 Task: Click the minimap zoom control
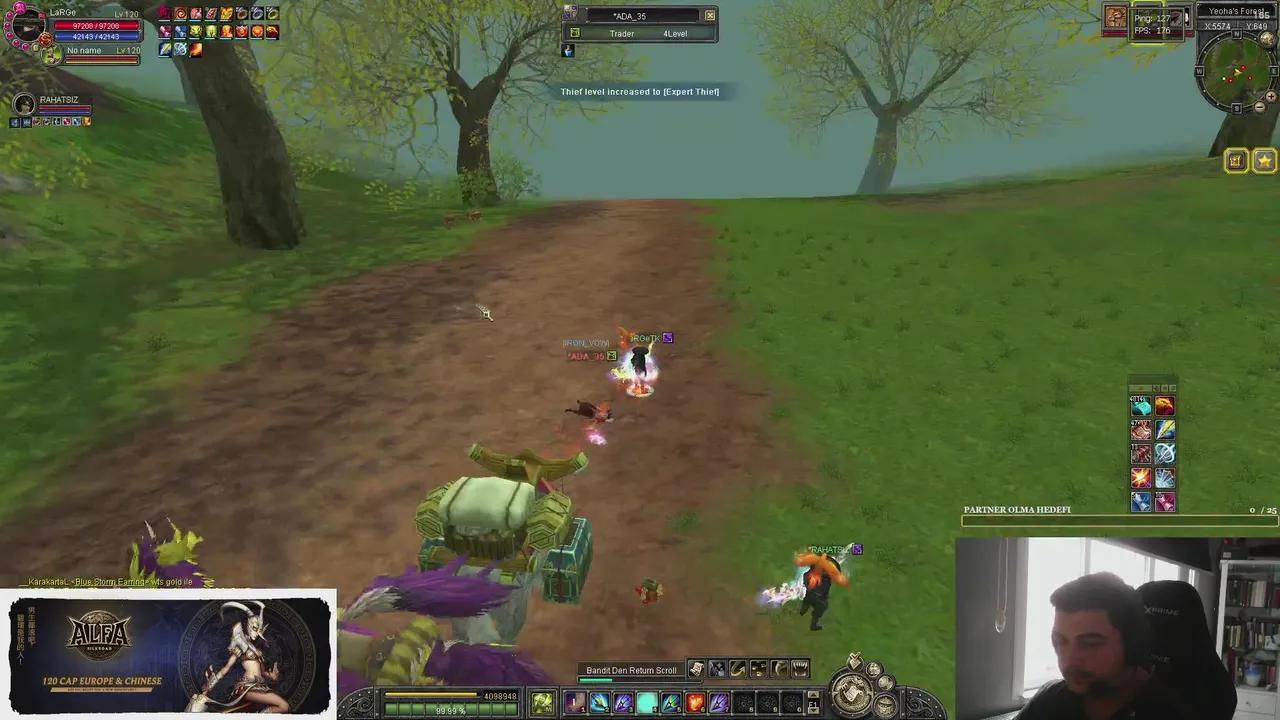coord(1272,95)
